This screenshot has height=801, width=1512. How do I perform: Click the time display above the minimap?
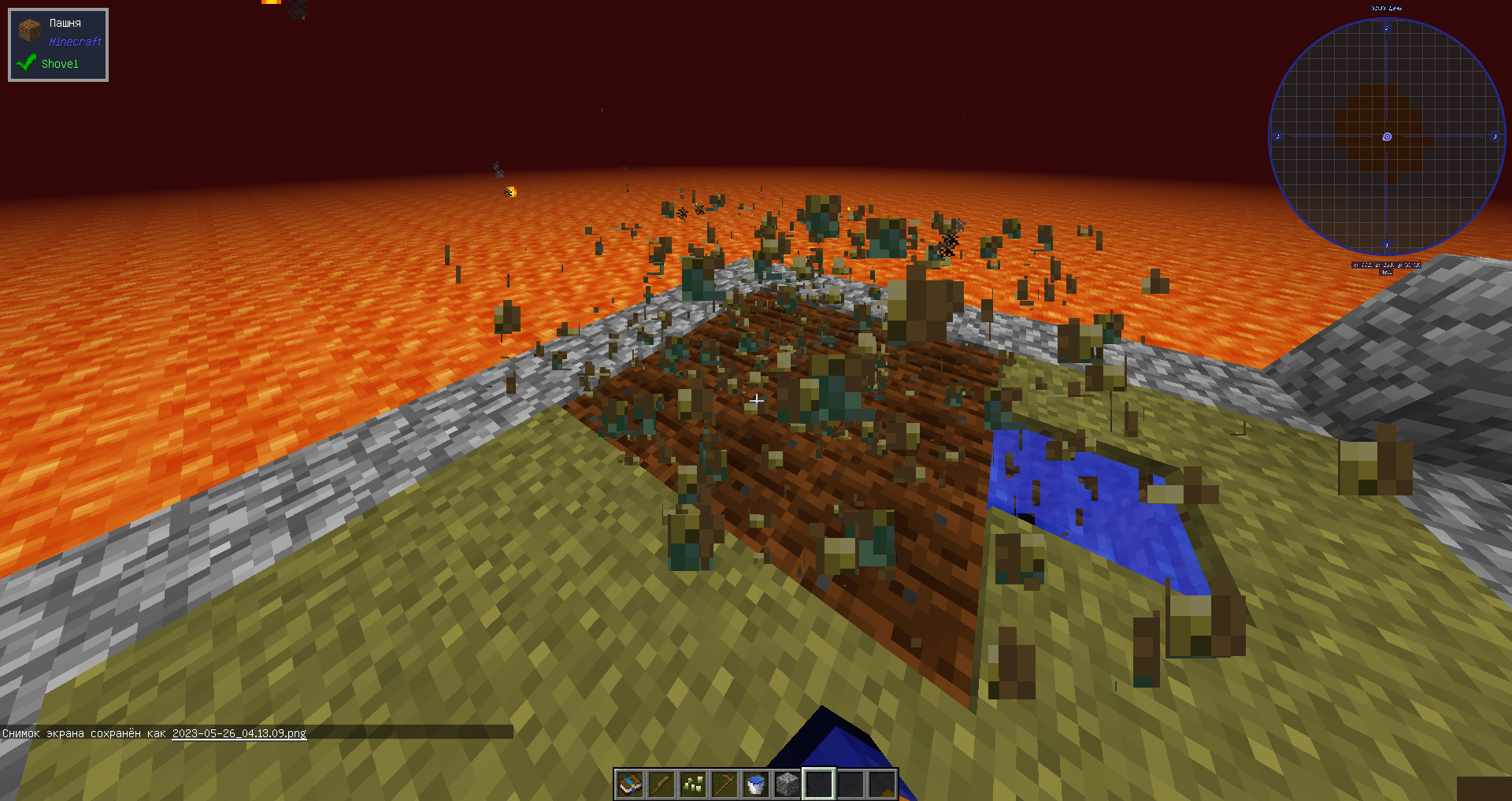1386,8
